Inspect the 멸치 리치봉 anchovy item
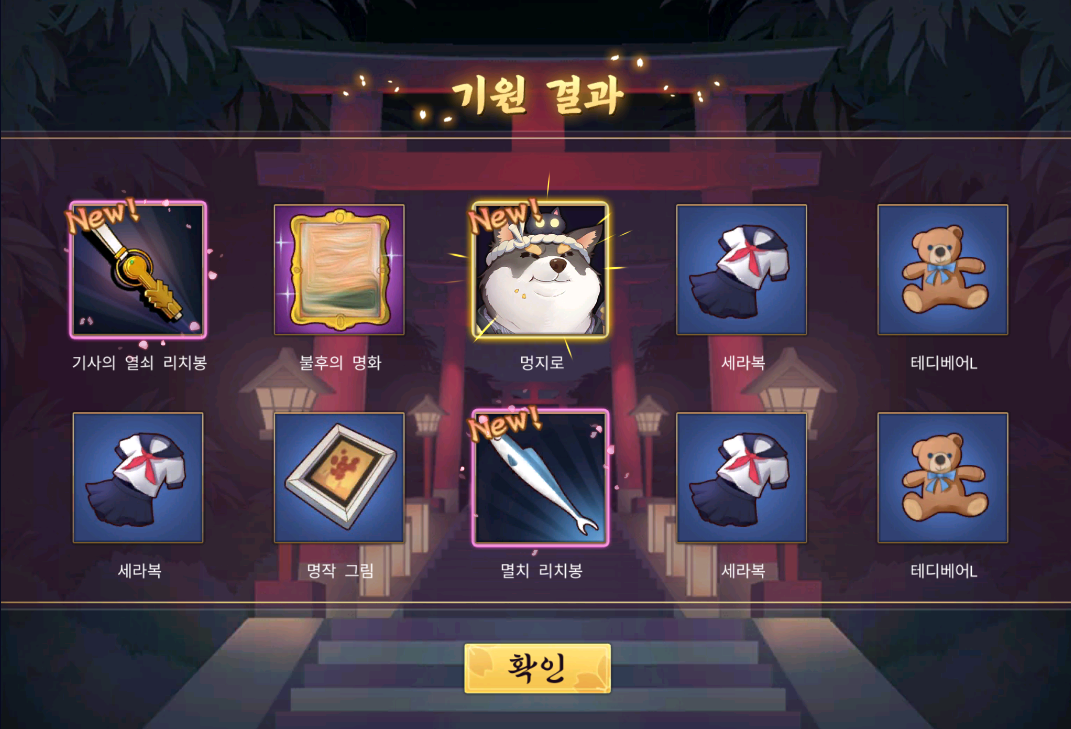1071x729 pixels. [x=540, y=478]
